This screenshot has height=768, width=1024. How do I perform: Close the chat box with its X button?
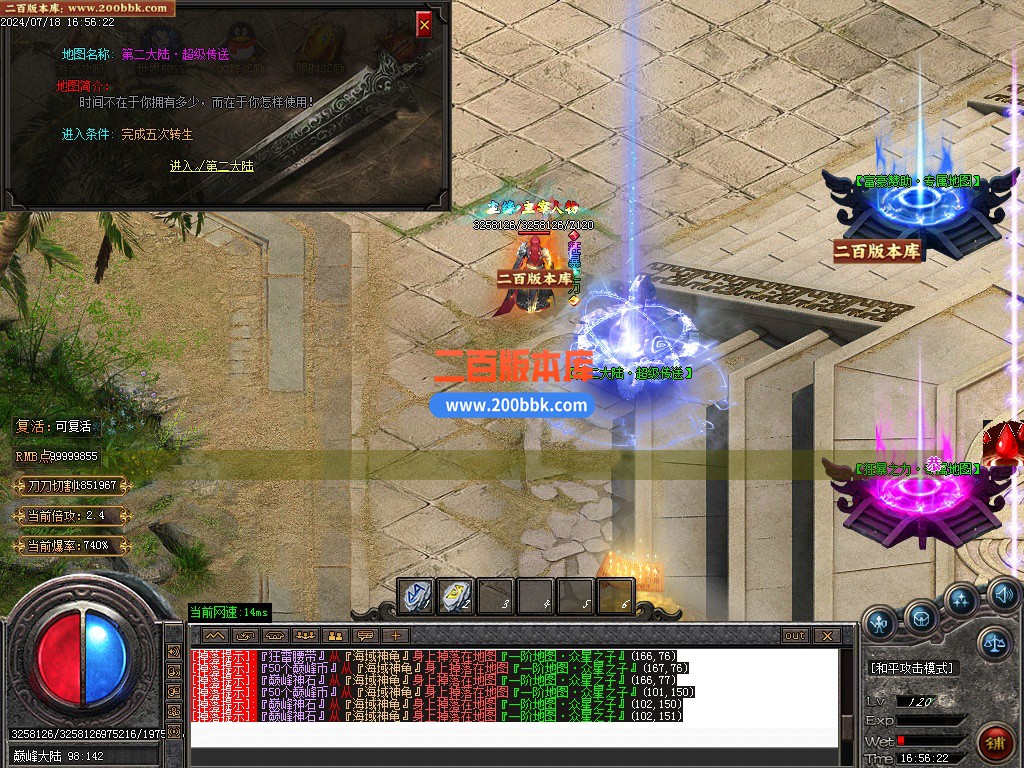pos(826,635)
